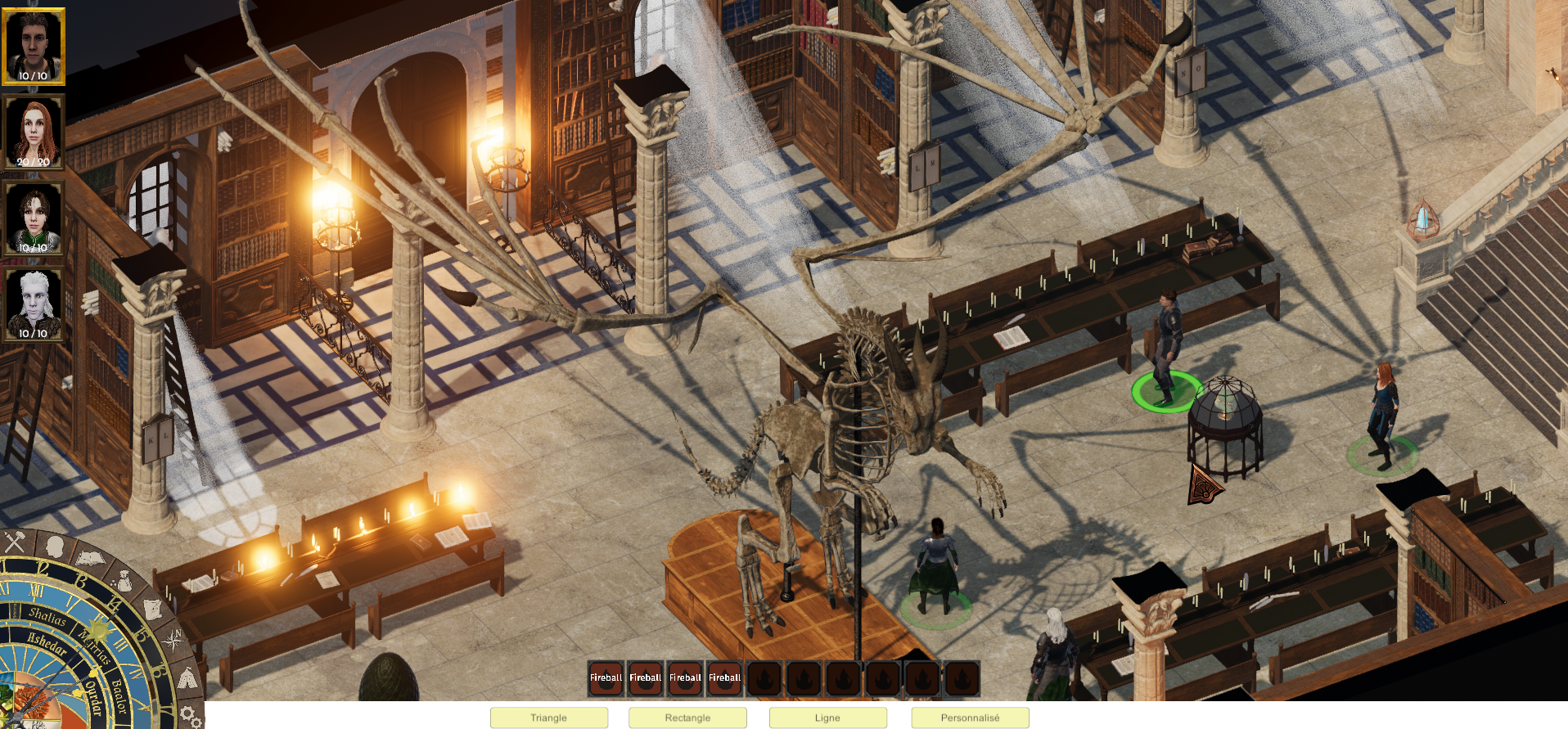1568x729 pixels.
Task: Select the Triangle formation button
Action: 548,718
